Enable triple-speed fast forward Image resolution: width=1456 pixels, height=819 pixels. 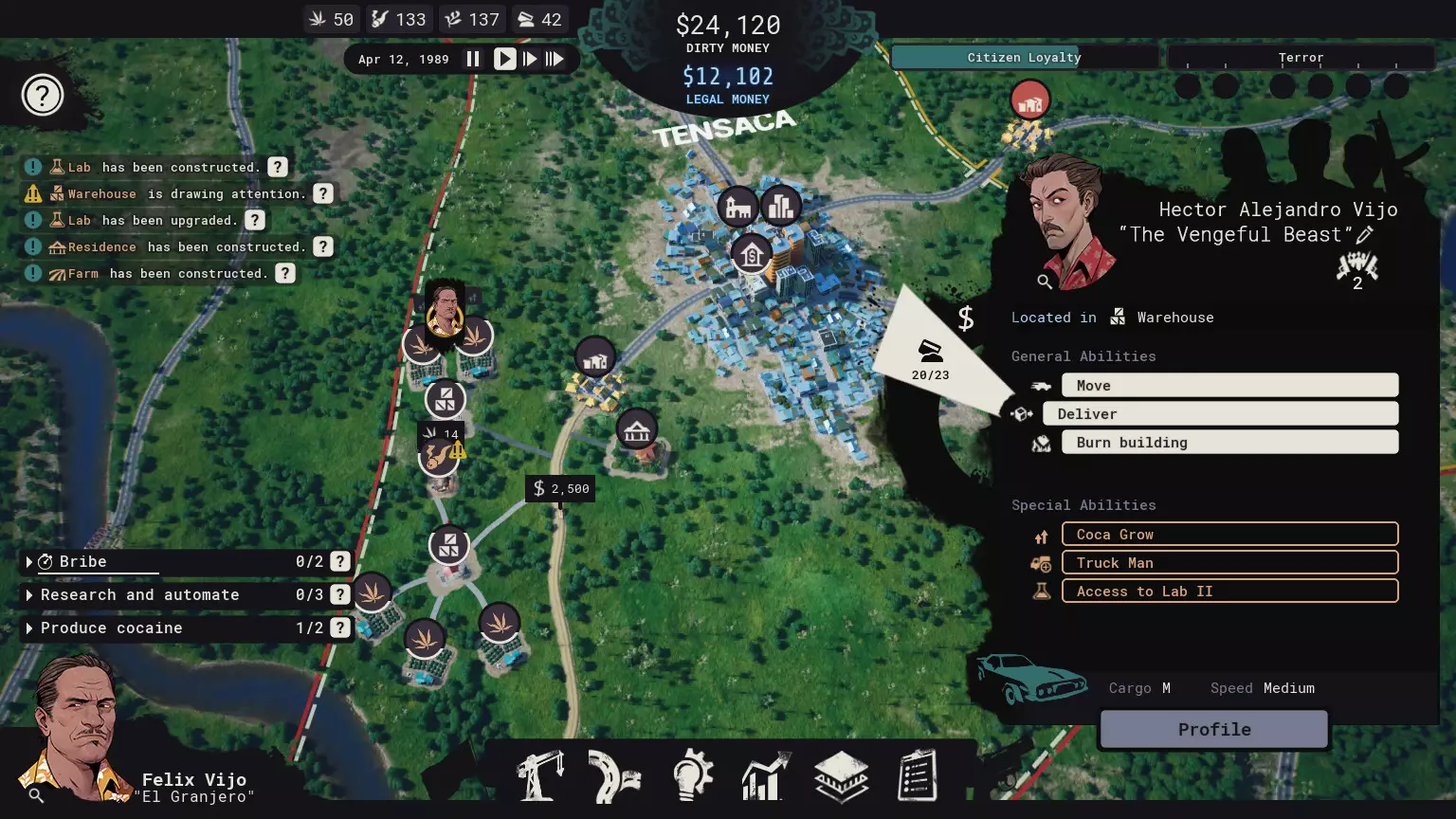tap(555, 59)
